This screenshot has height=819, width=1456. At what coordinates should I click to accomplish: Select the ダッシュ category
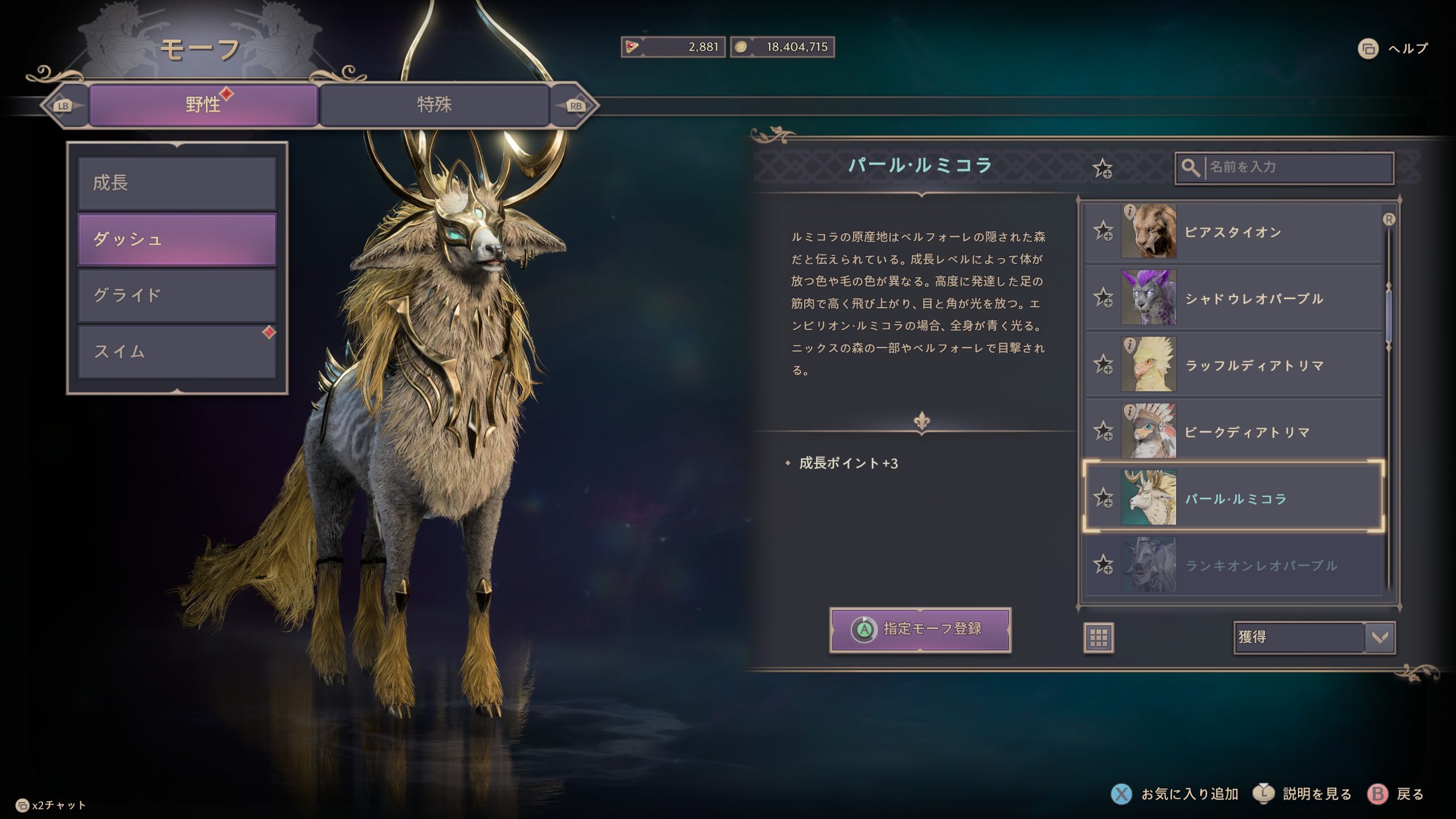click(177, 239)
